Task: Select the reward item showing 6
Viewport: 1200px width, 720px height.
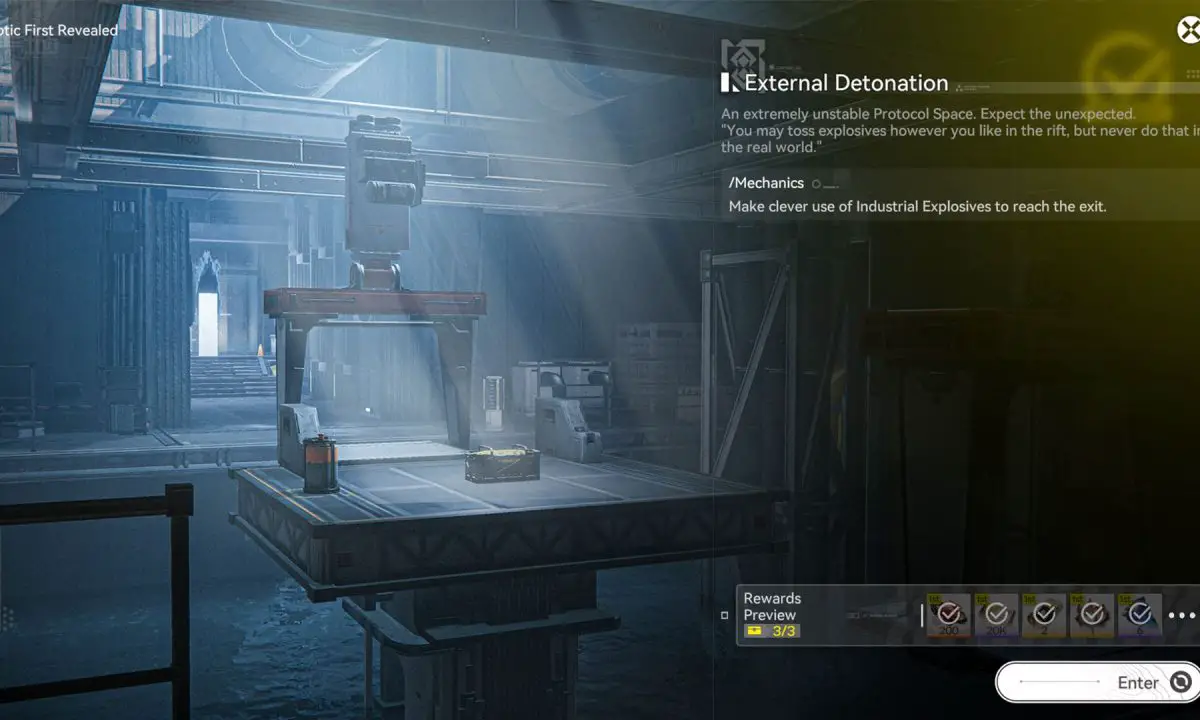Action: coord(1140,615)
